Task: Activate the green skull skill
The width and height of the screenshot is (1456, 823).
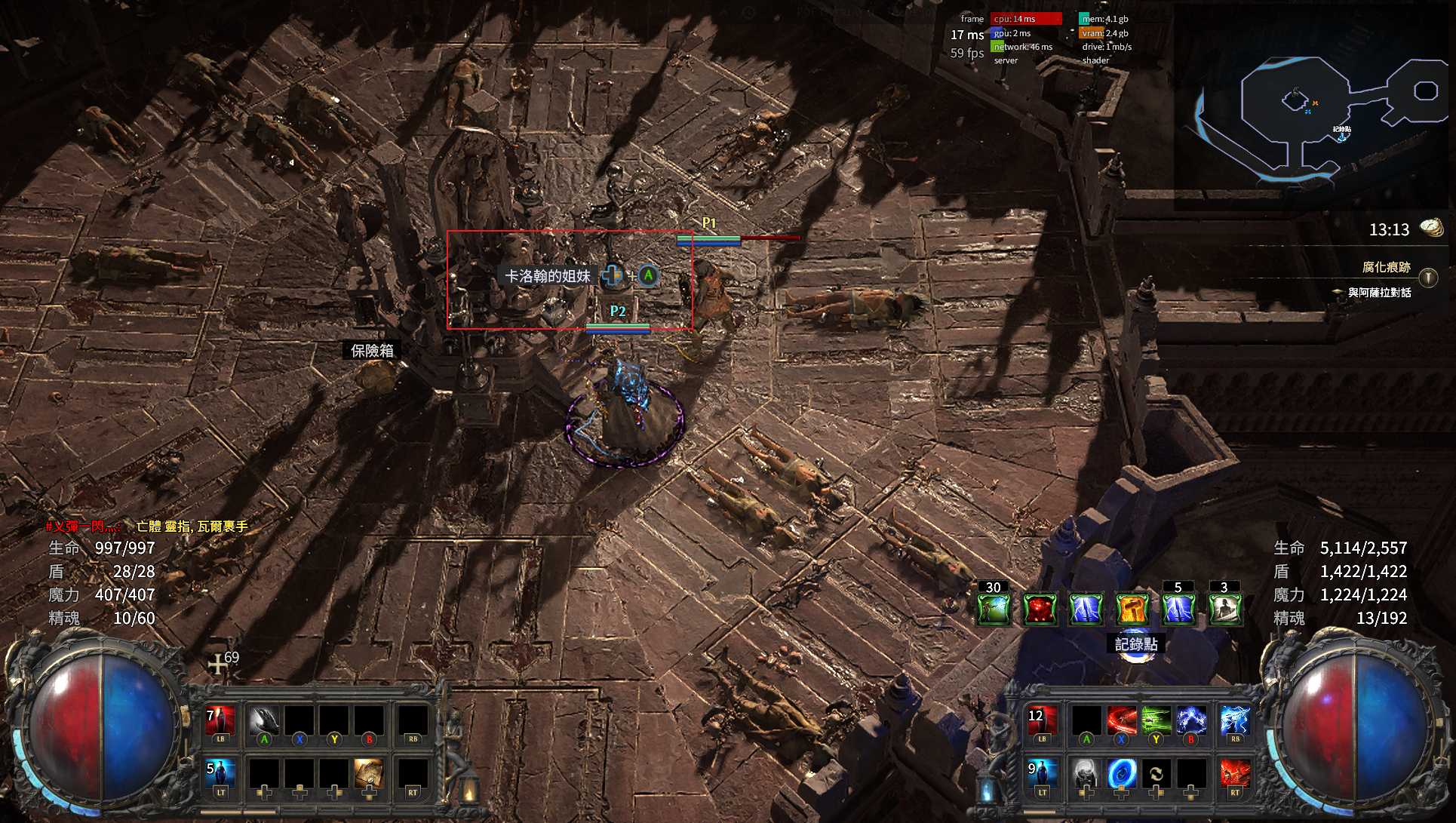Action: pos(1156,722)
